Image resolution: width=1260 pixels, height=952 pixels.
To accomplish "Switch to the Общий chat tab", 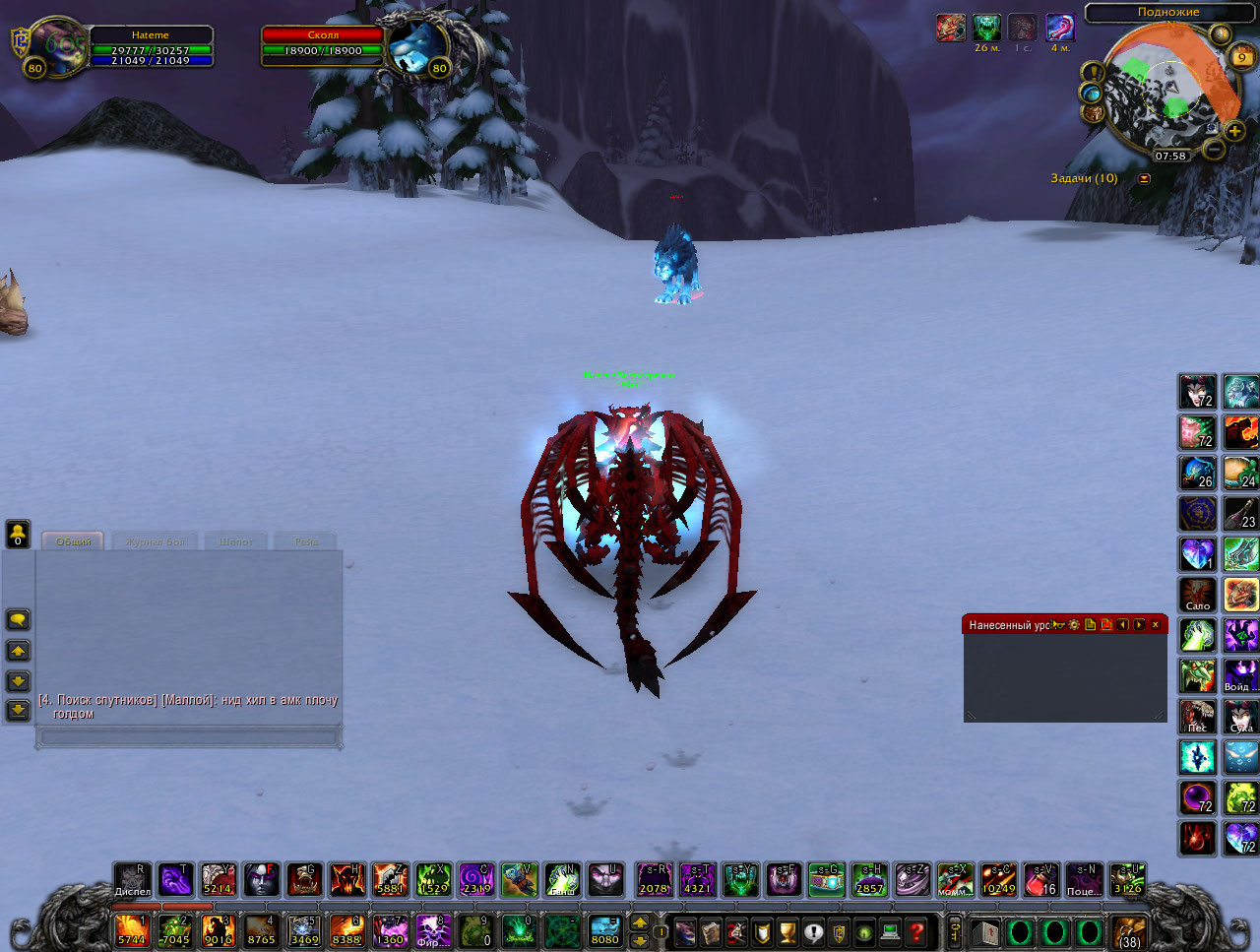I will [x=73, y=541].
